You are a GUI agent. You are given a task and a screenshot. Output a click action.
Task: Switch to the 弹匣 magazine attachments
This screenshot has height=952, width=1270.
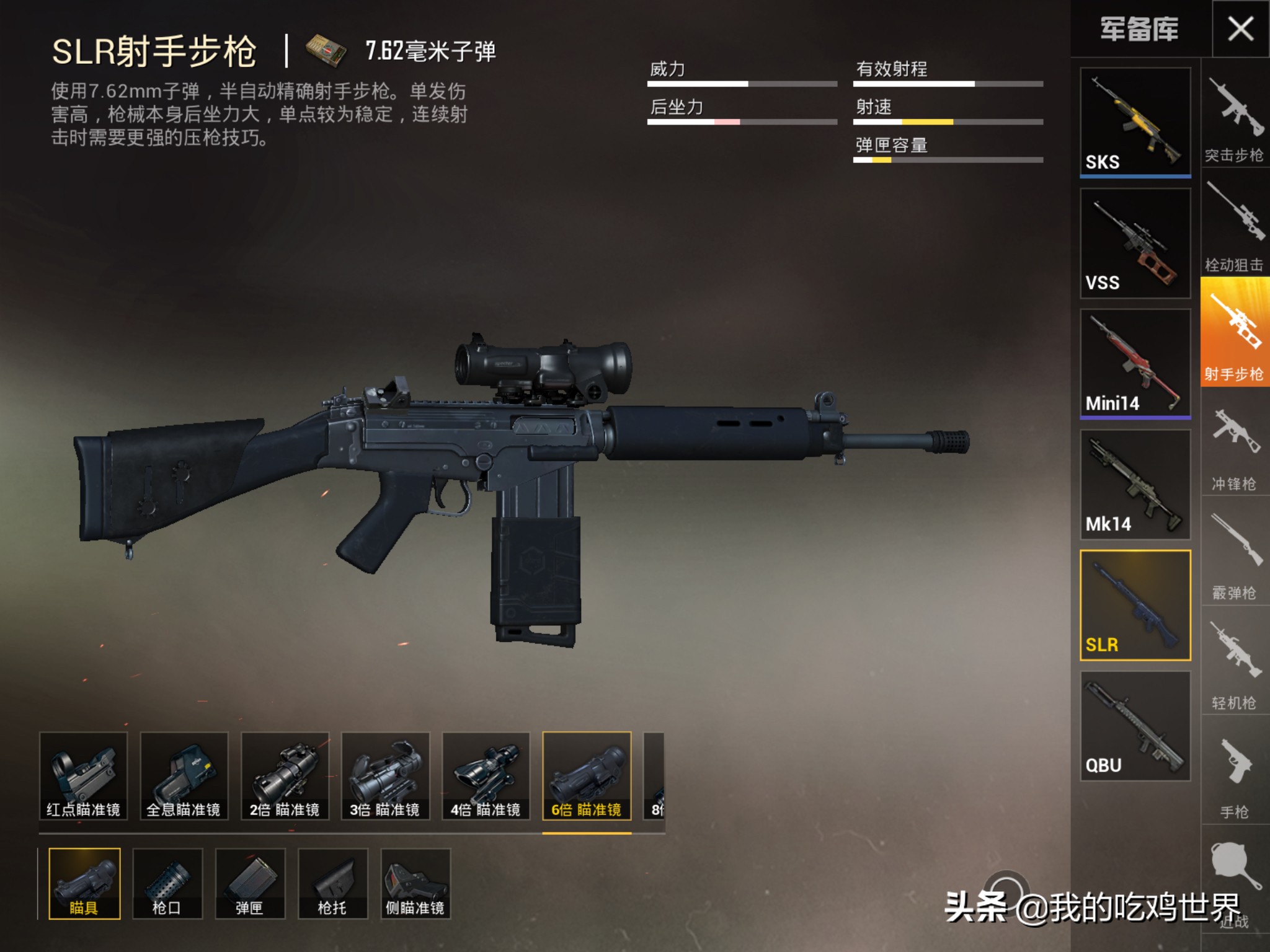250,883
